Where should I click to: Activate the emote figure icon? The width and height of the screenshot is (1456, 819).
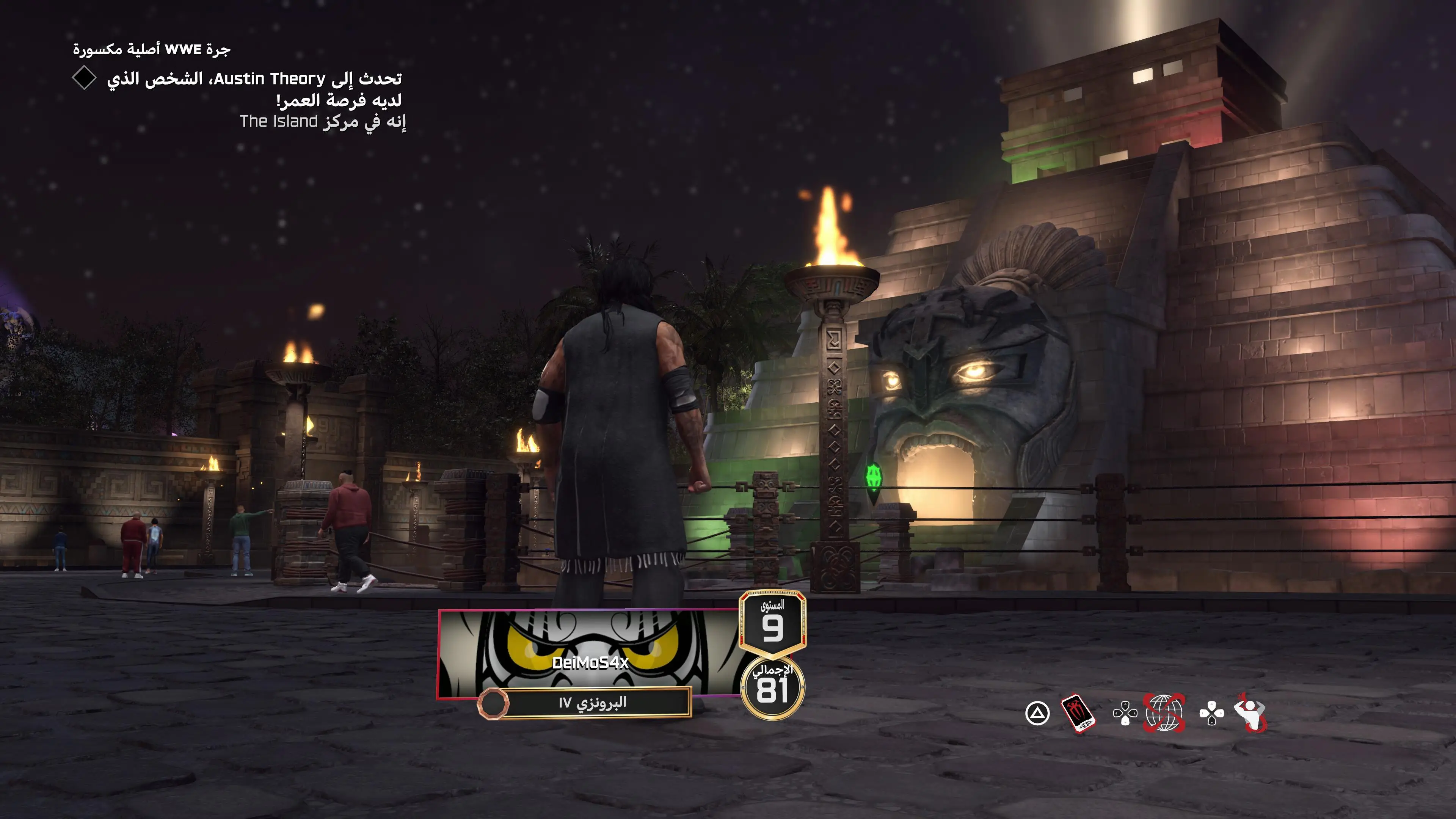[x=1251, y=713]
